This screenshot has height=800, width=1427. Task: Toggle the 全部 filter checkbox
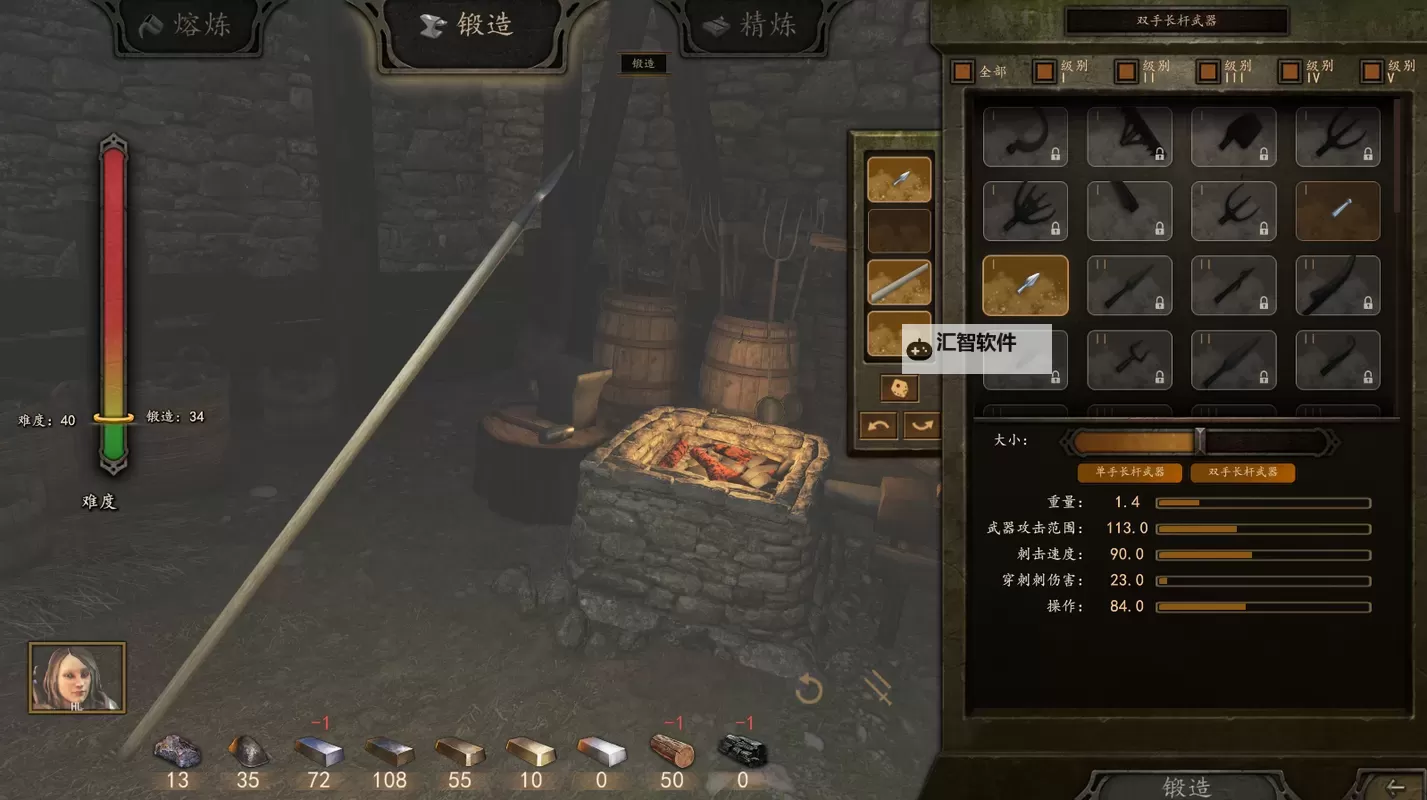(x=961, y=70)
